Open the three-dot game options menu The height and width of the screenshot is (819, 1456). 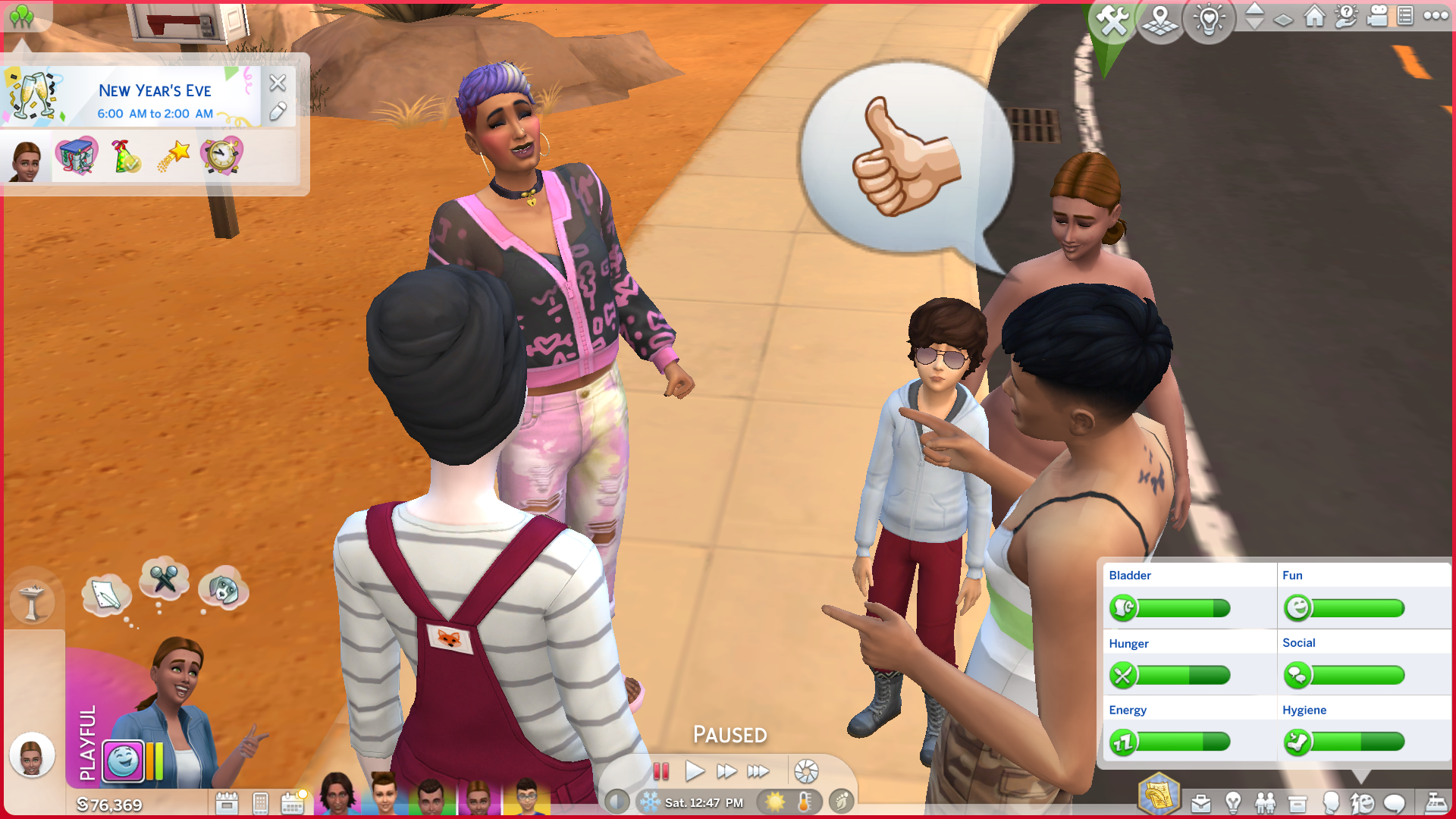(1436, 16)
